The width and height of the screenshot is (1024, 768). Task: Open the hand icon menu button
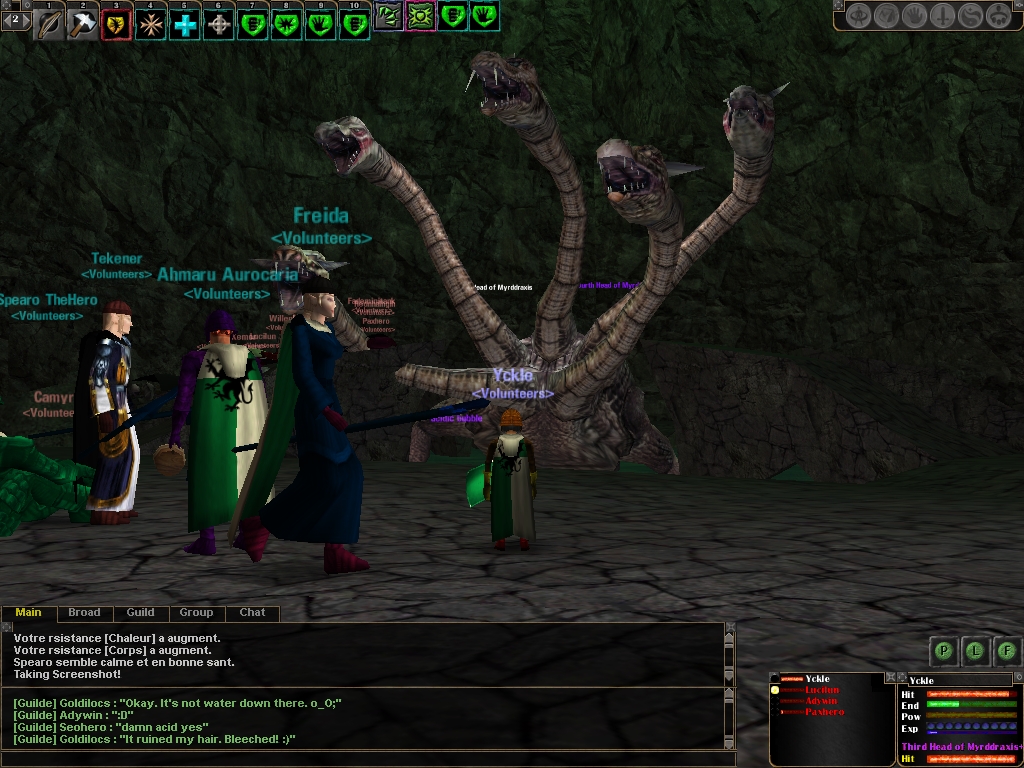click(x=914, y=16)
